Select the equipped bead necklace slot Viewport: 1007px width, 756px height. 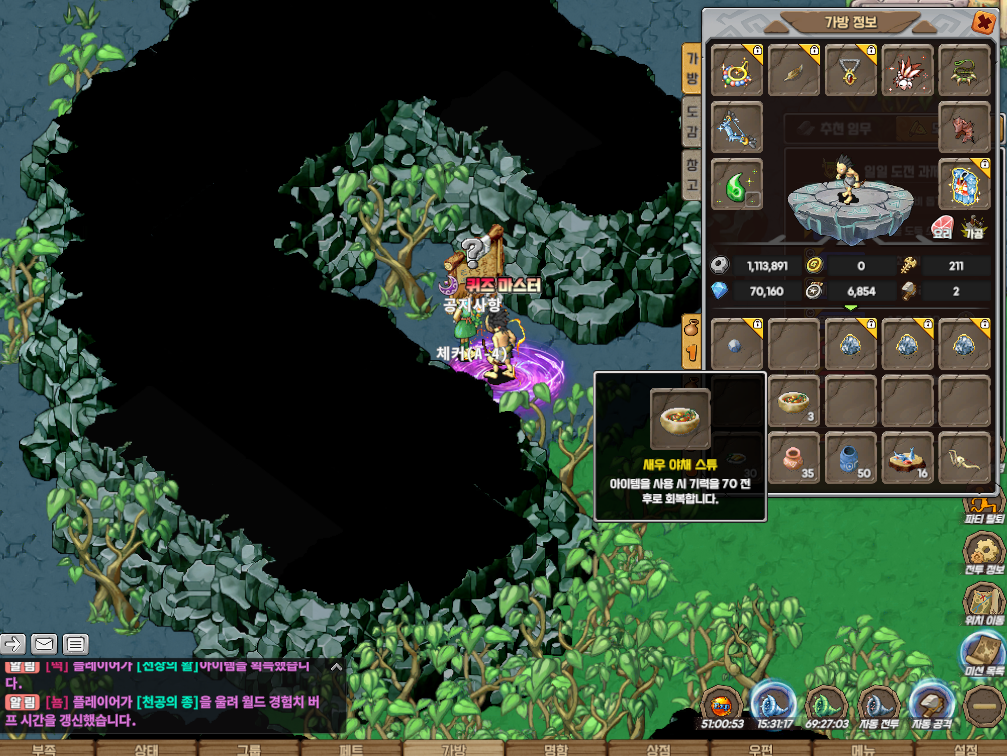point(737,71)
